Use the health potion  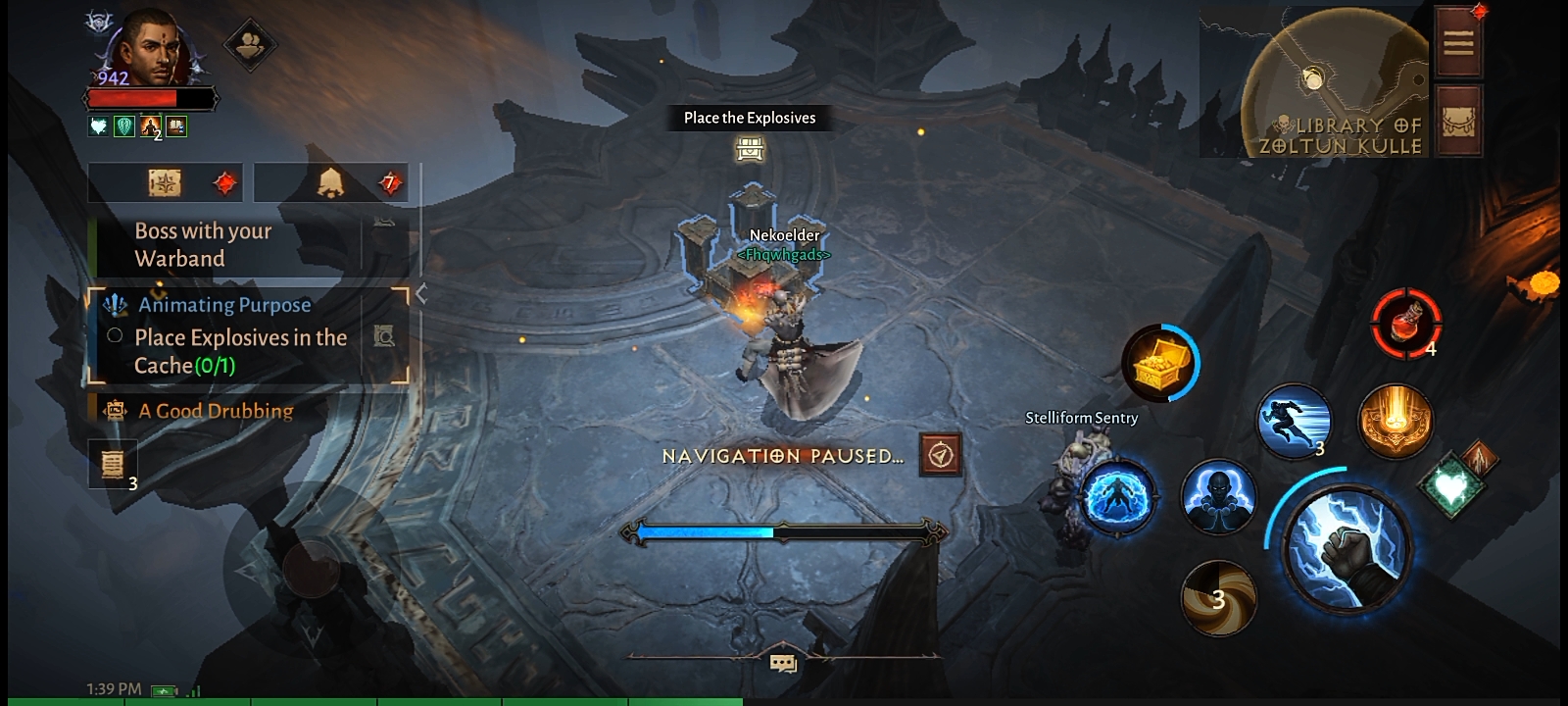(1405, 324)
